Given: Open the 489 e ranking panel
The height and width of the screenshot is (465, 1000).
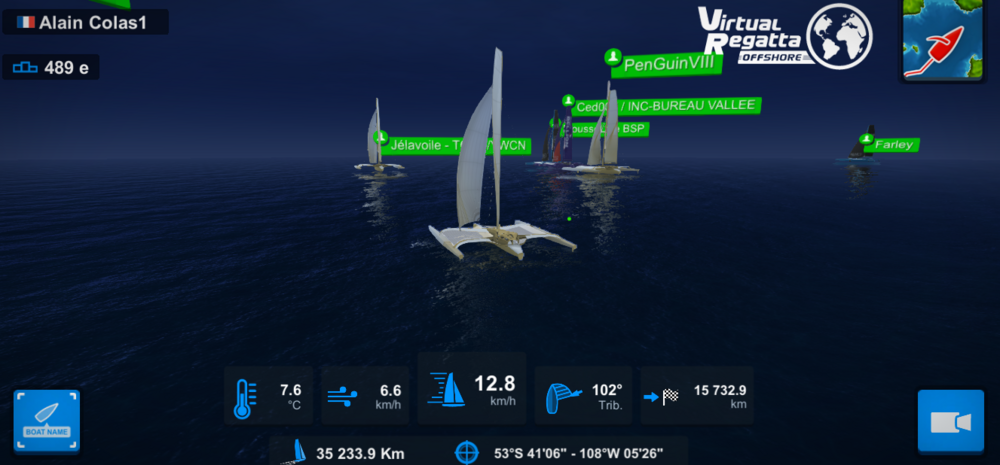Looking at the screenshot, I should click(51, 68).
